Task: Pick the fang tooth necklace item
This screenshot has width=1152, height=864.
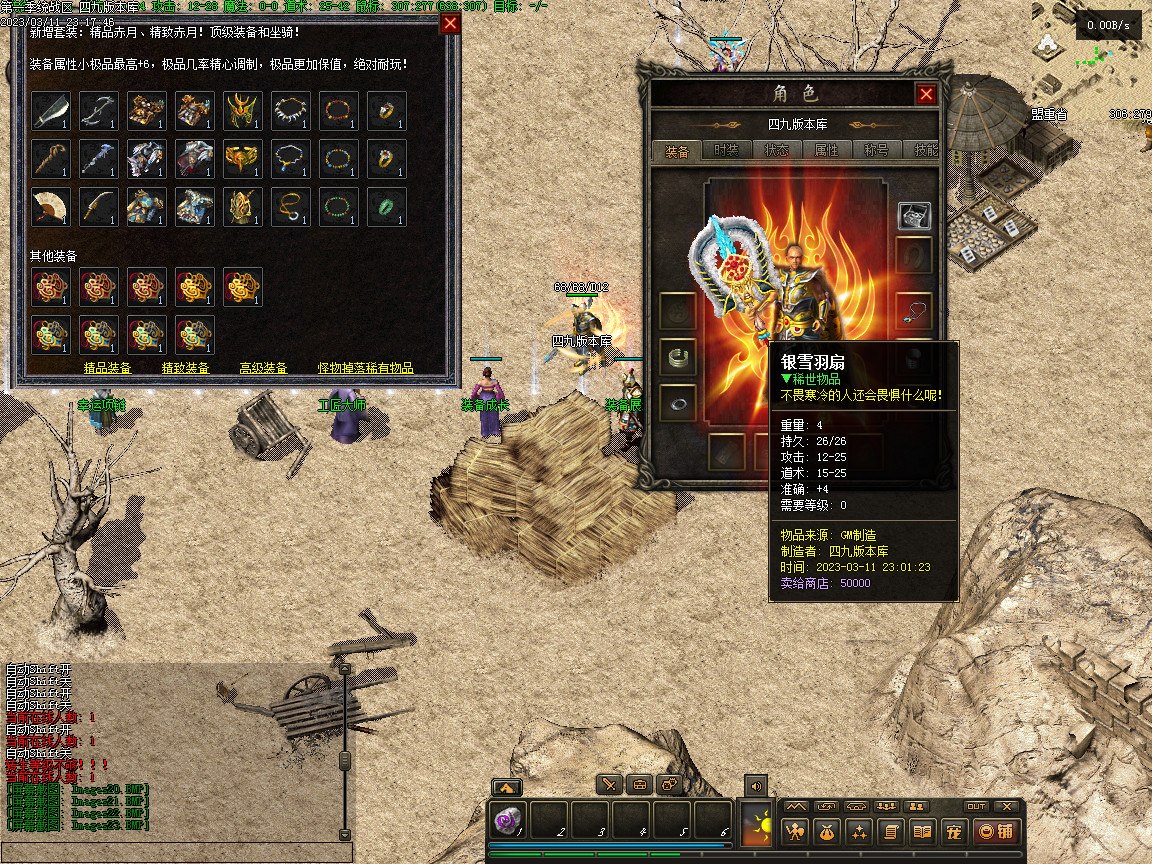Action: (290, 110)
